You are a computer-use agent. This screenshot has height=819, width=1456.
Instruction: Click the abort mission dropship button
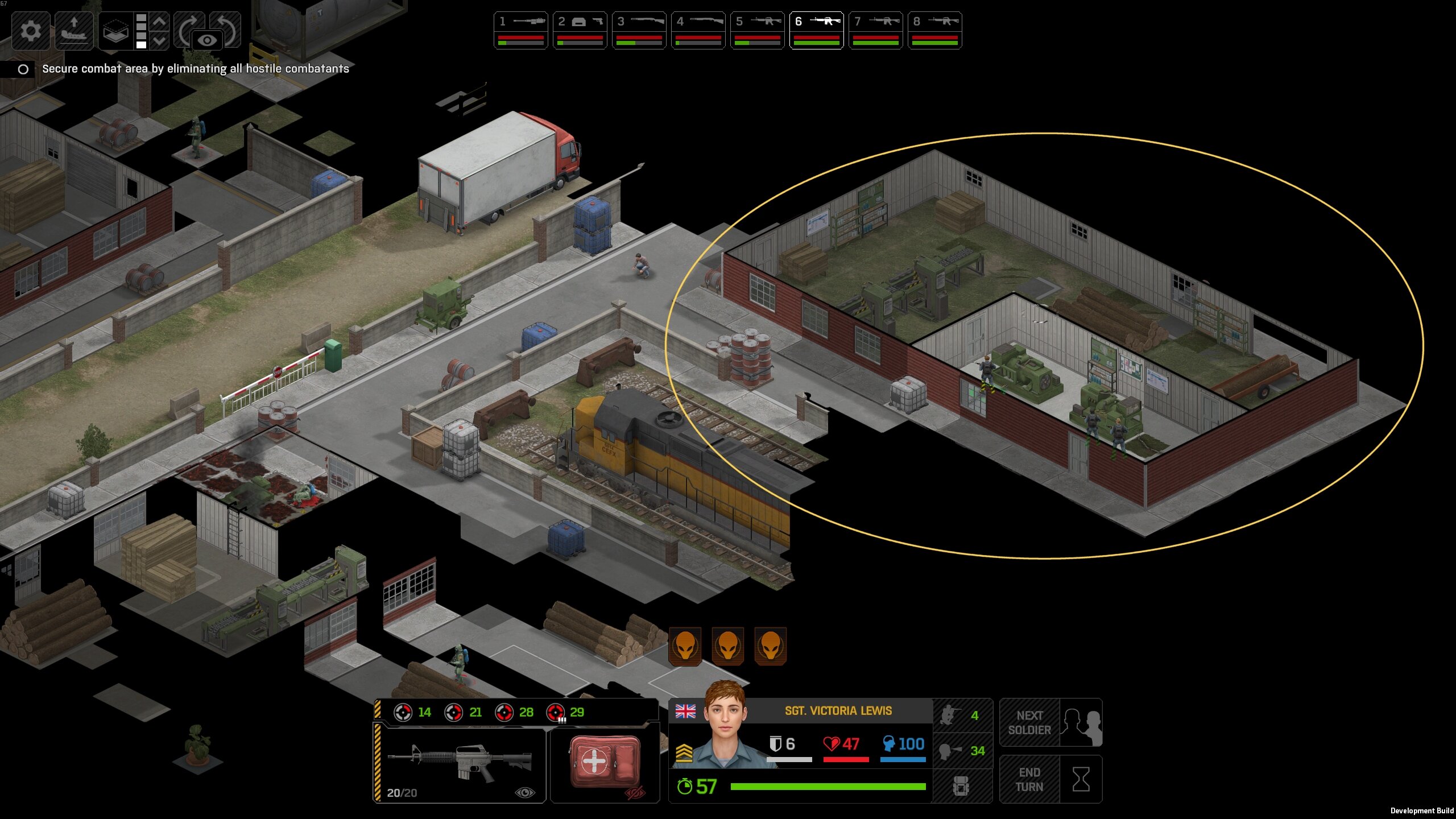coord(74,30)
